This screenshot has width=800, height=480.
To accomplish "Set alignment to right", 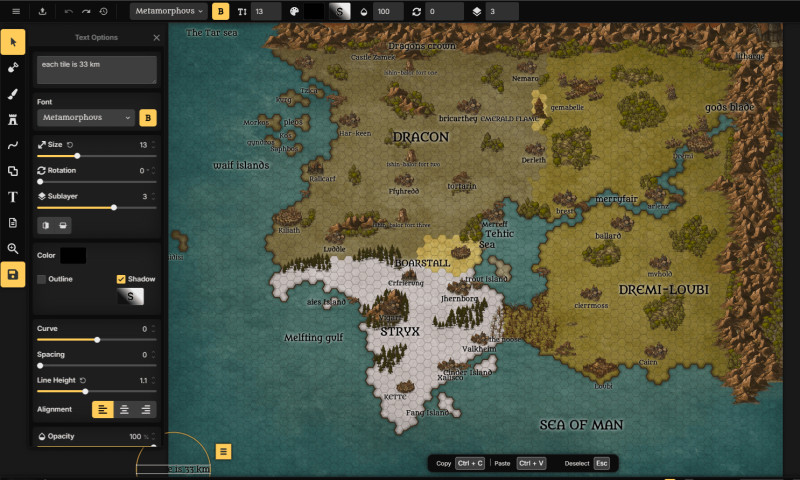I will click(x=146, y=409).
